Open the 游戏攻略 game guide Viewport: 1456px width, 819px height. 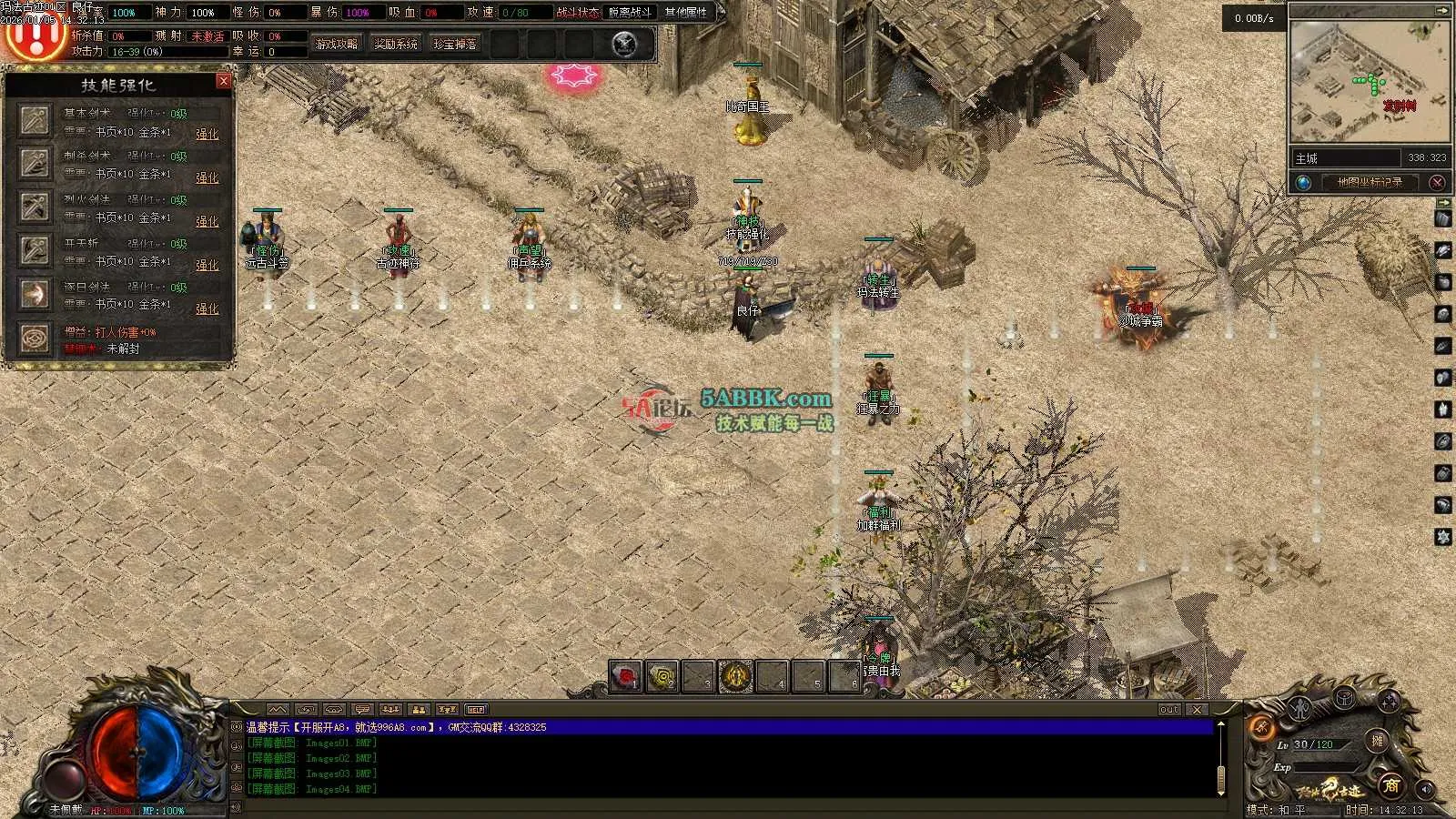tap(336, 44)
